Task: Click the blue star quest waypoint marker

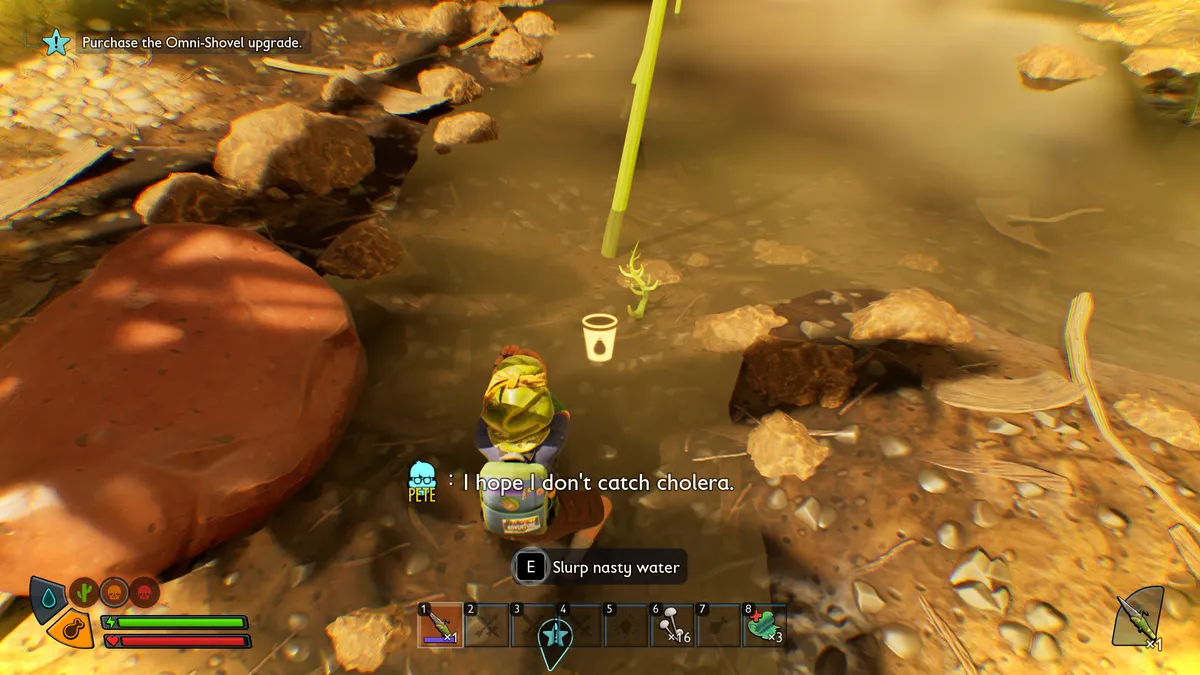Action: click(x=555, y=637)
